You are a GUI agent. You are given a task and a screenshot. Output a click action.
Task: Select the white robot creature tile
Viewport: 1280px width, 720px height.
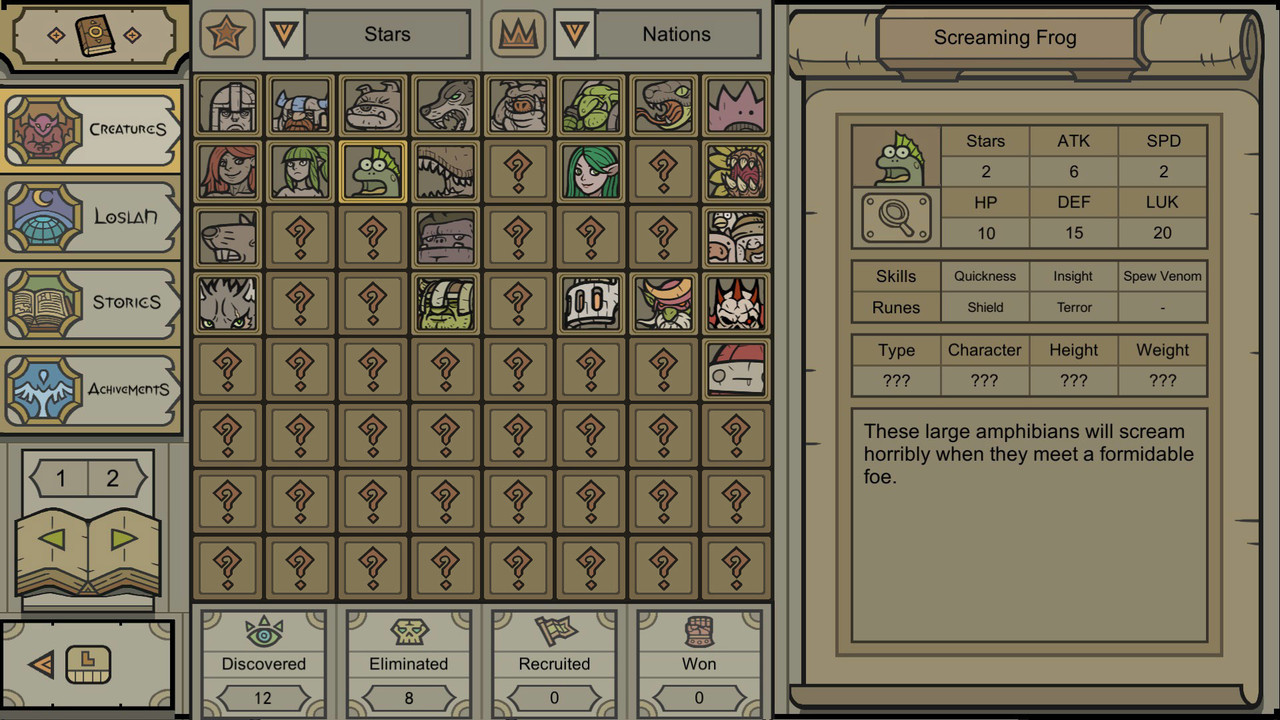coord(591,304)
